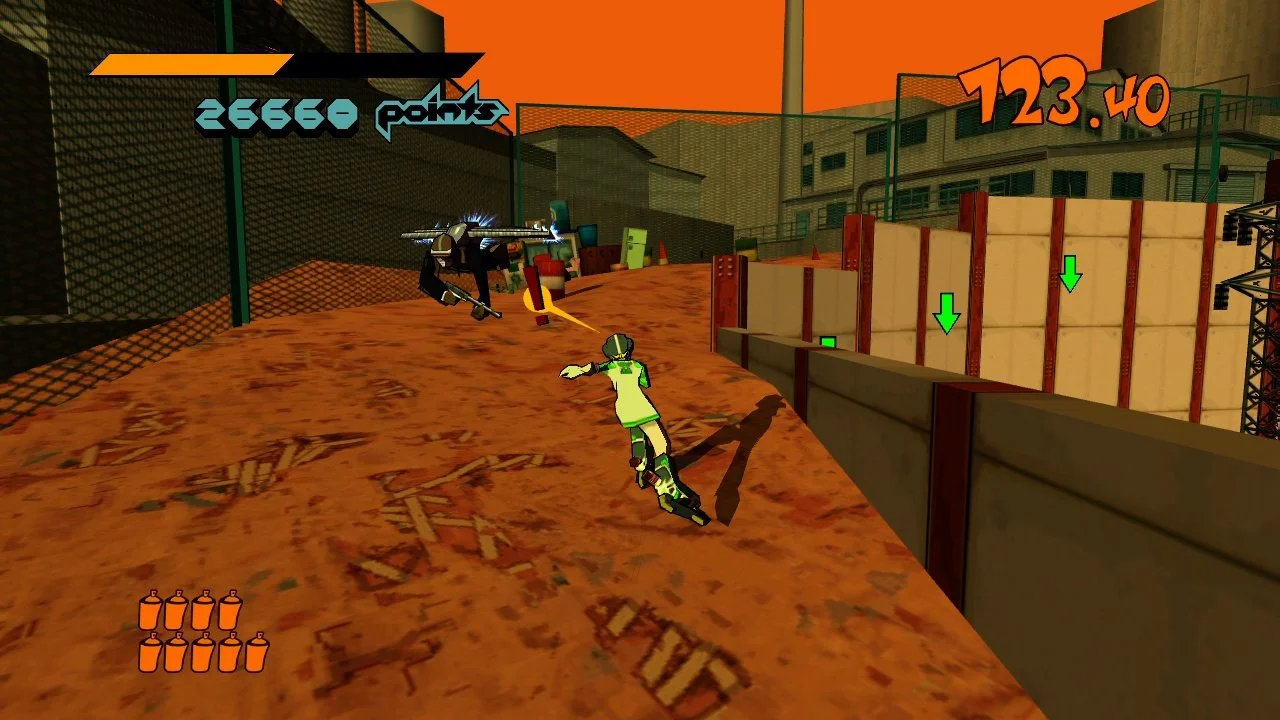The image size is (1280, 720).
Task: Click the fourth spray can in the bottom row
Action: tap(230, 654)
